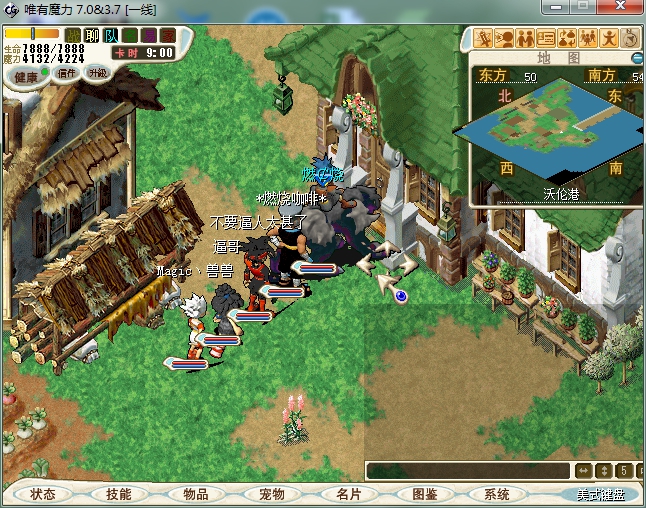Open the 宠物 pets menu

271,494
